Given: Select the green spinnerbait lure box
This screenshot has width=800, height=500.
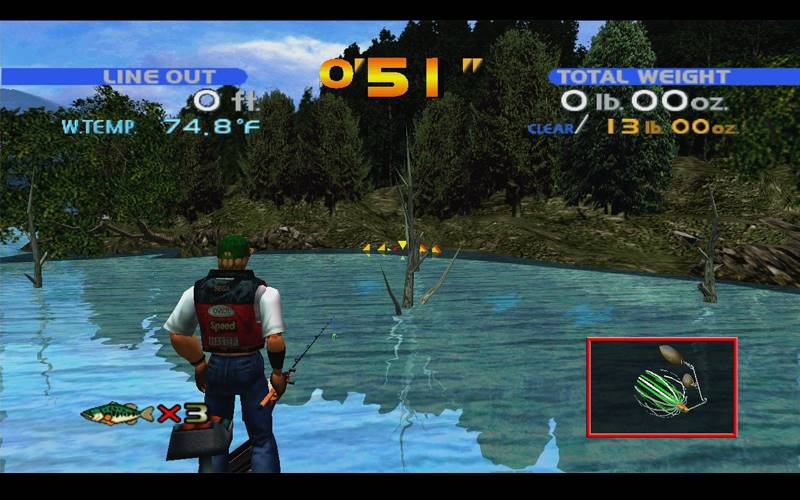Looking at the screenshot, I should tap(662, 387).
